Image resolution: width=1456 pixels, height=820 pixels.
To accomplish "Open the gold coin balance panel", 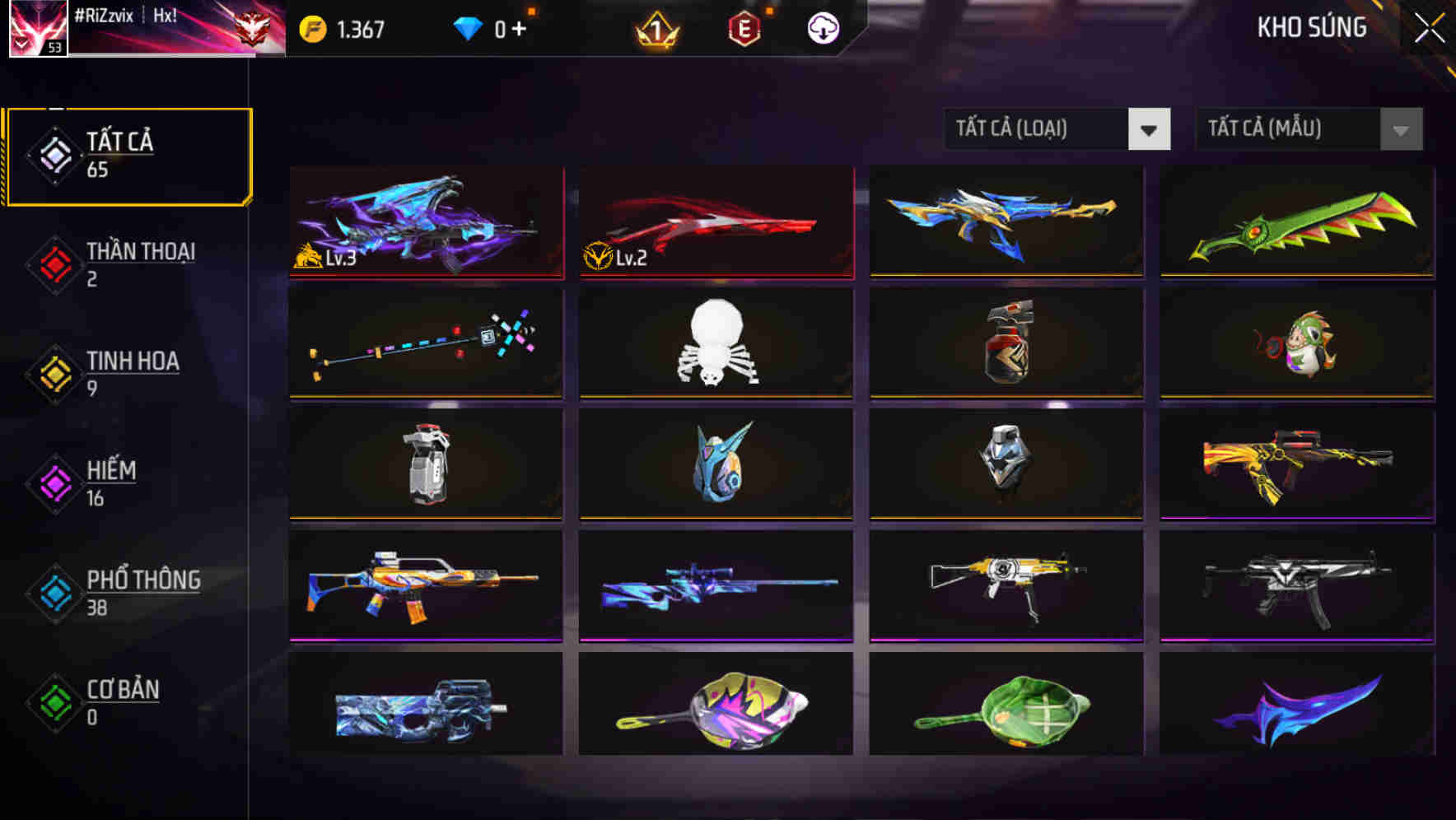I will click(313, 27).
